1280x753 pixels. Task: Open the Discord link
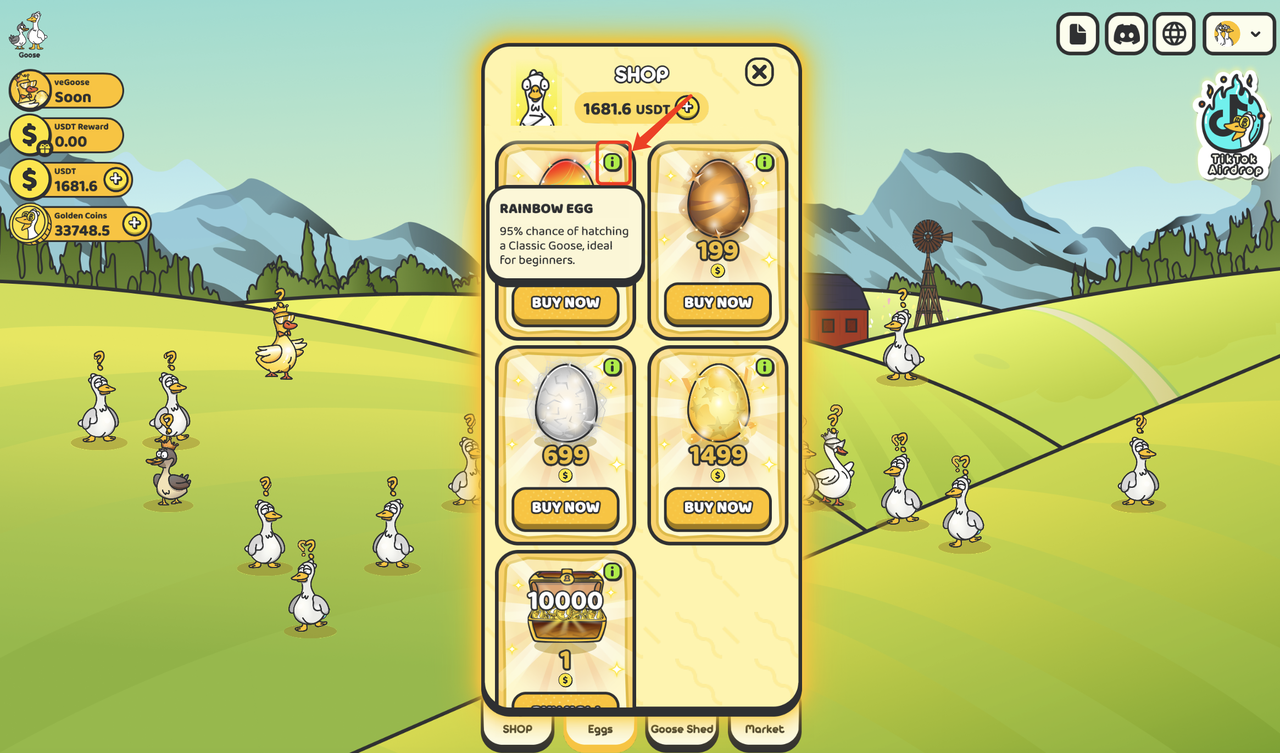tap(1126, 34)
